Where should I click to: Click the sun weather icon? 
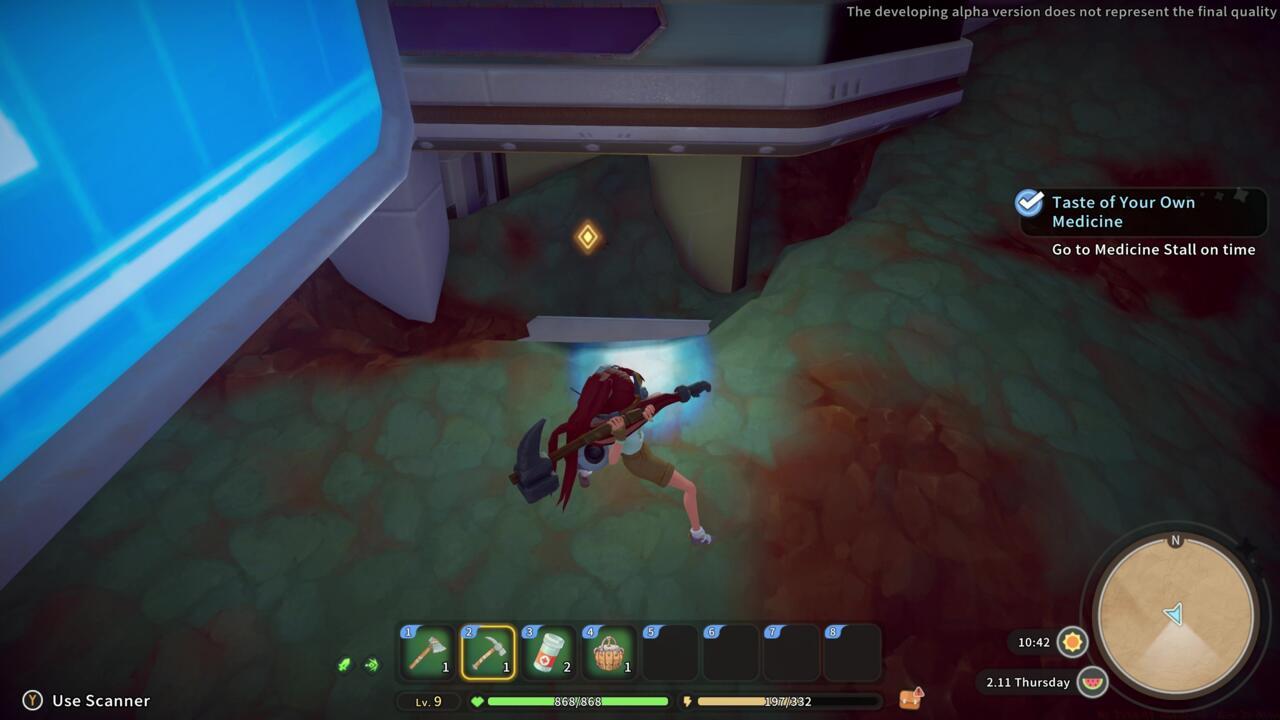coord(1072,643)
